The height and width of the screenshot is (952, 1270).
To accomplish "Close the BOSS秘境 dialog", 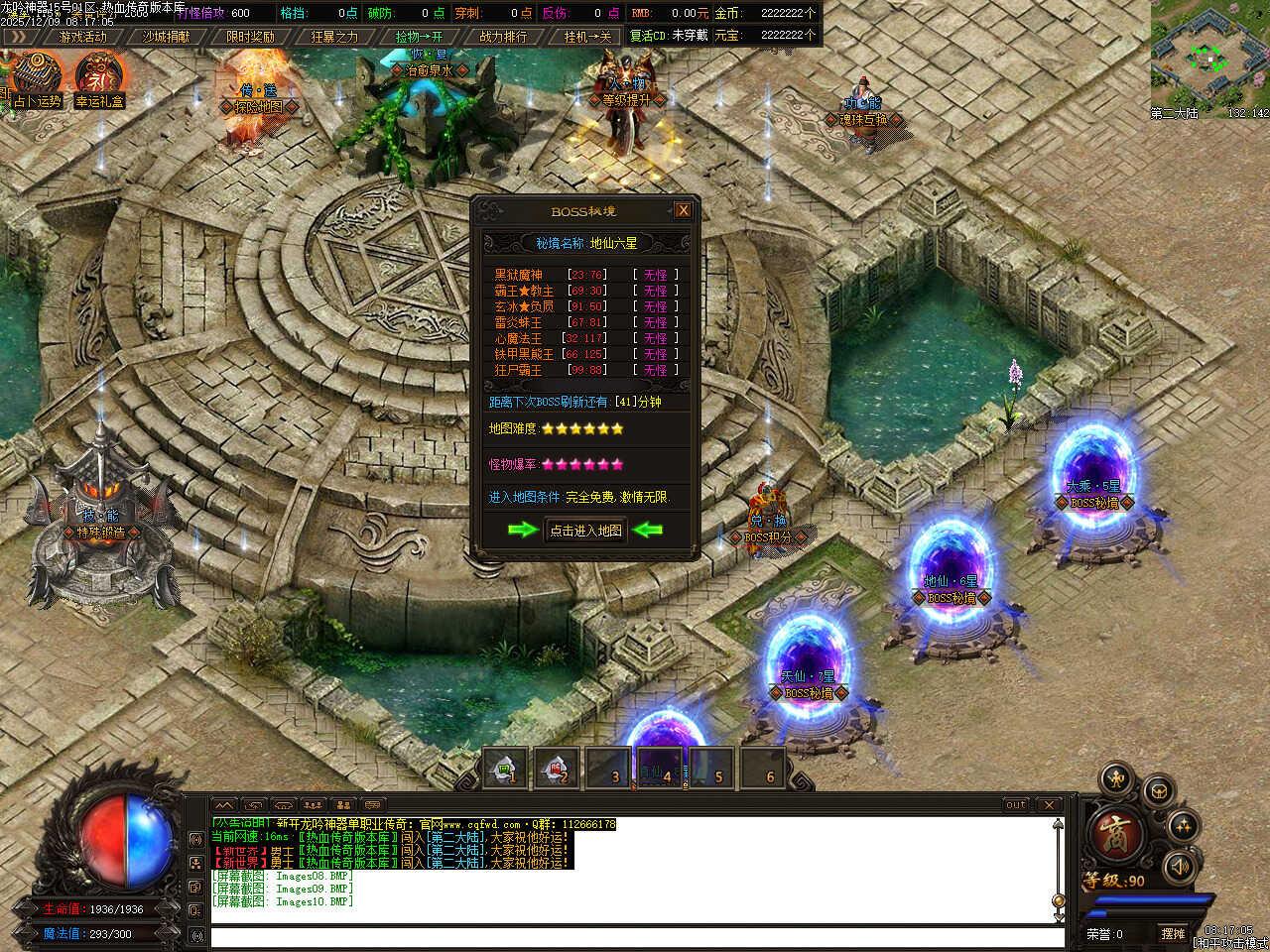I will coord(683,210).
